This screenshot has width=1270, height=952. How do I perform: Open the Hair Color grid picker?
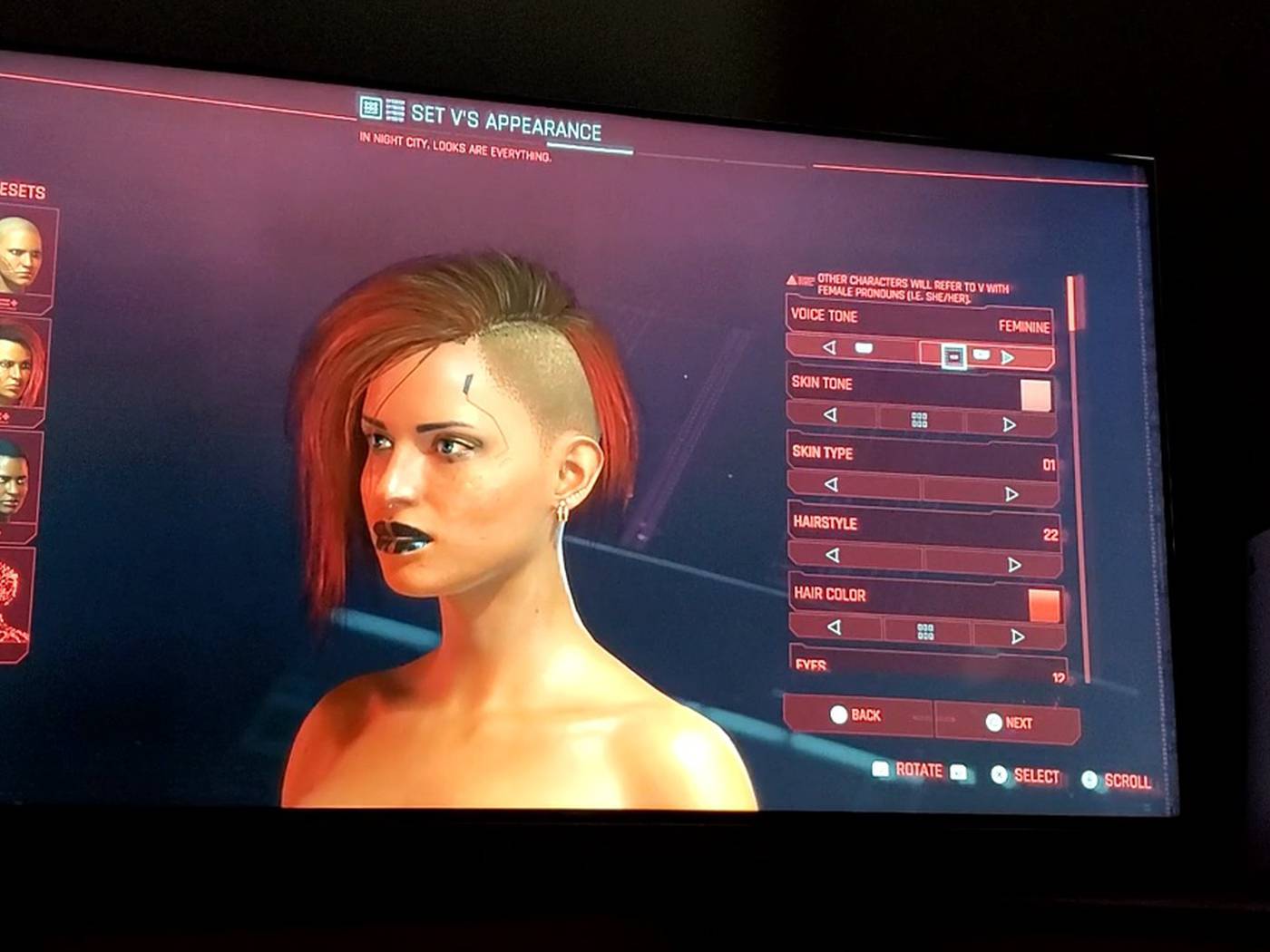tap(925, 632)
